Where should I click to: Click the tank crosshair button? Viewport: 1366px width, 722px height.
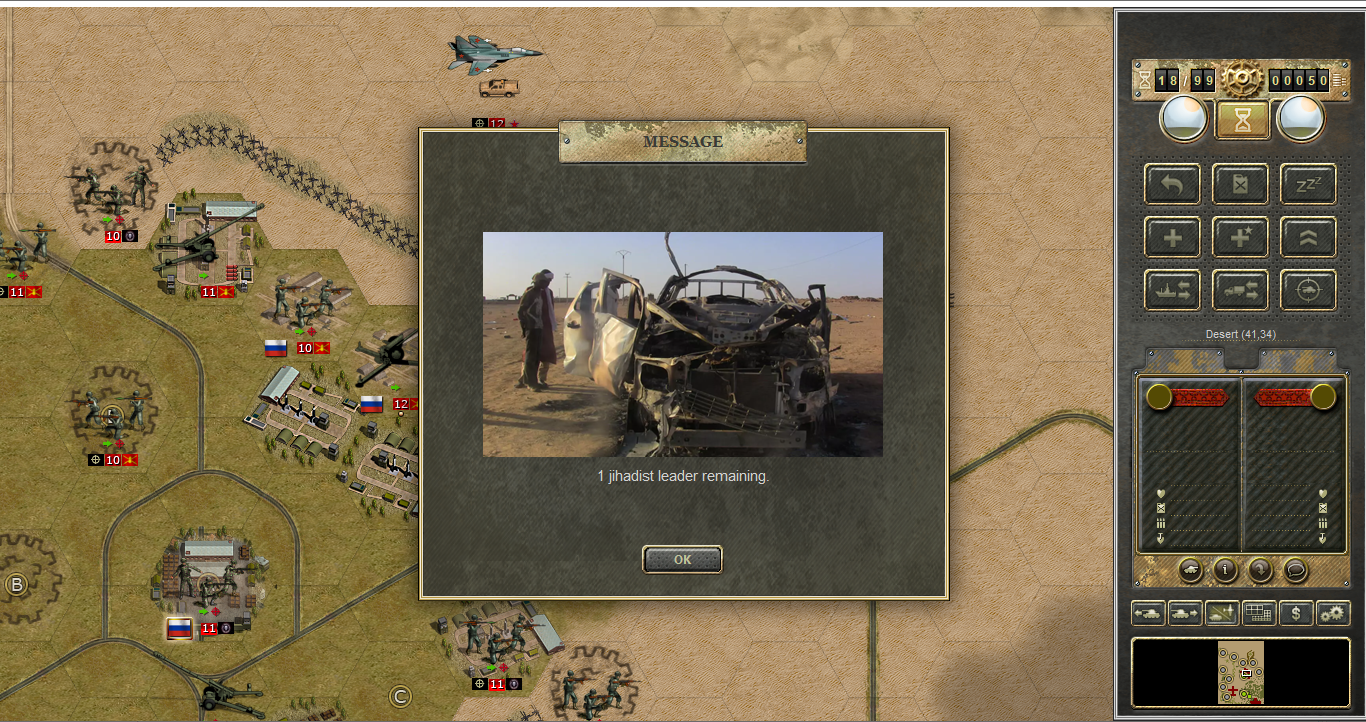(1308, 290)
